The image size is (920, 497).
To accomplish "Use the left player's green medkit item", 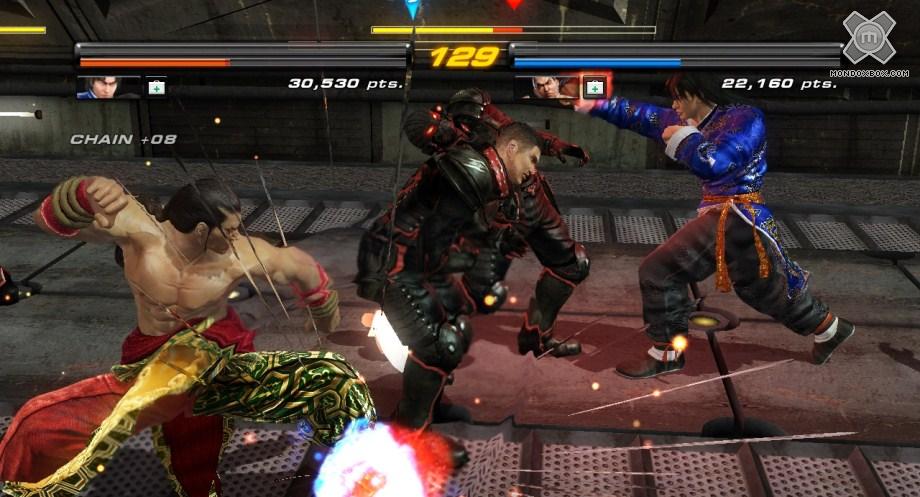I will 156,87.
